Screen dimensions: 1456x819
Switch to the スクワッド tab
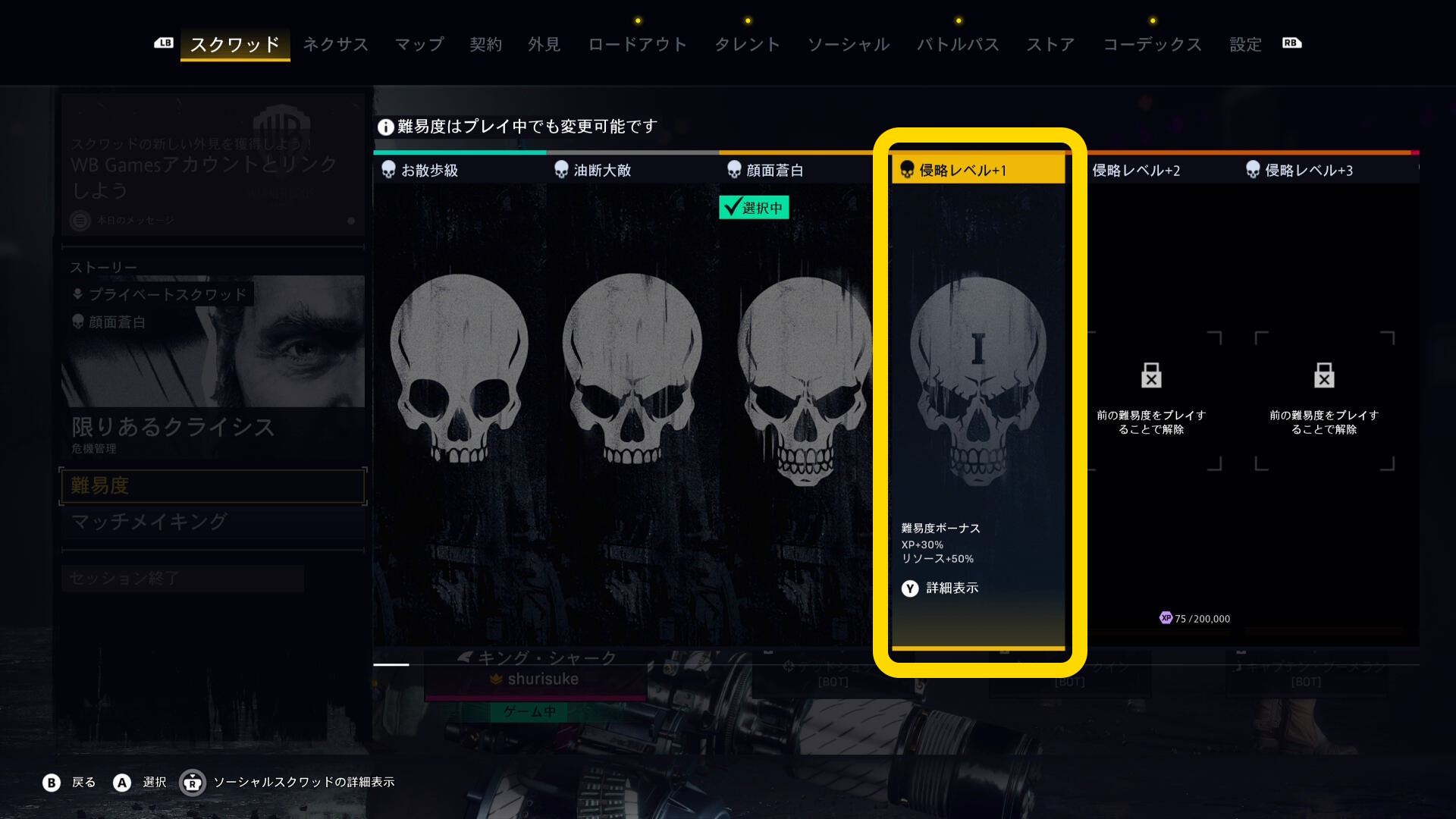(235, 45)
